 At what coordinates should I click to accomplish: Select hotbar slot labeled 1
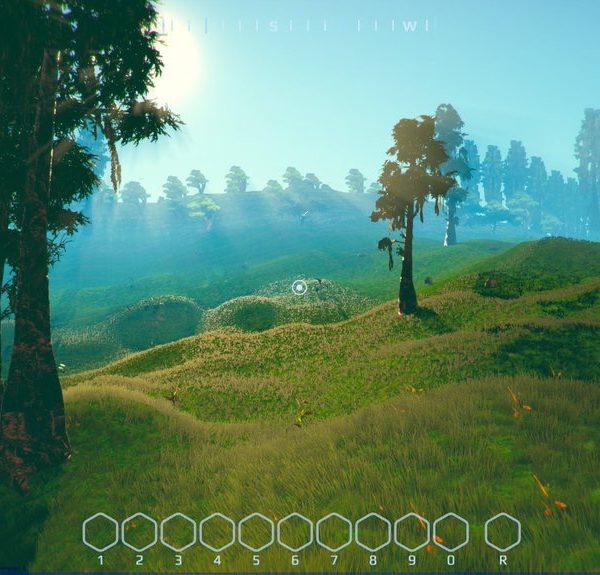click(100, 532)
